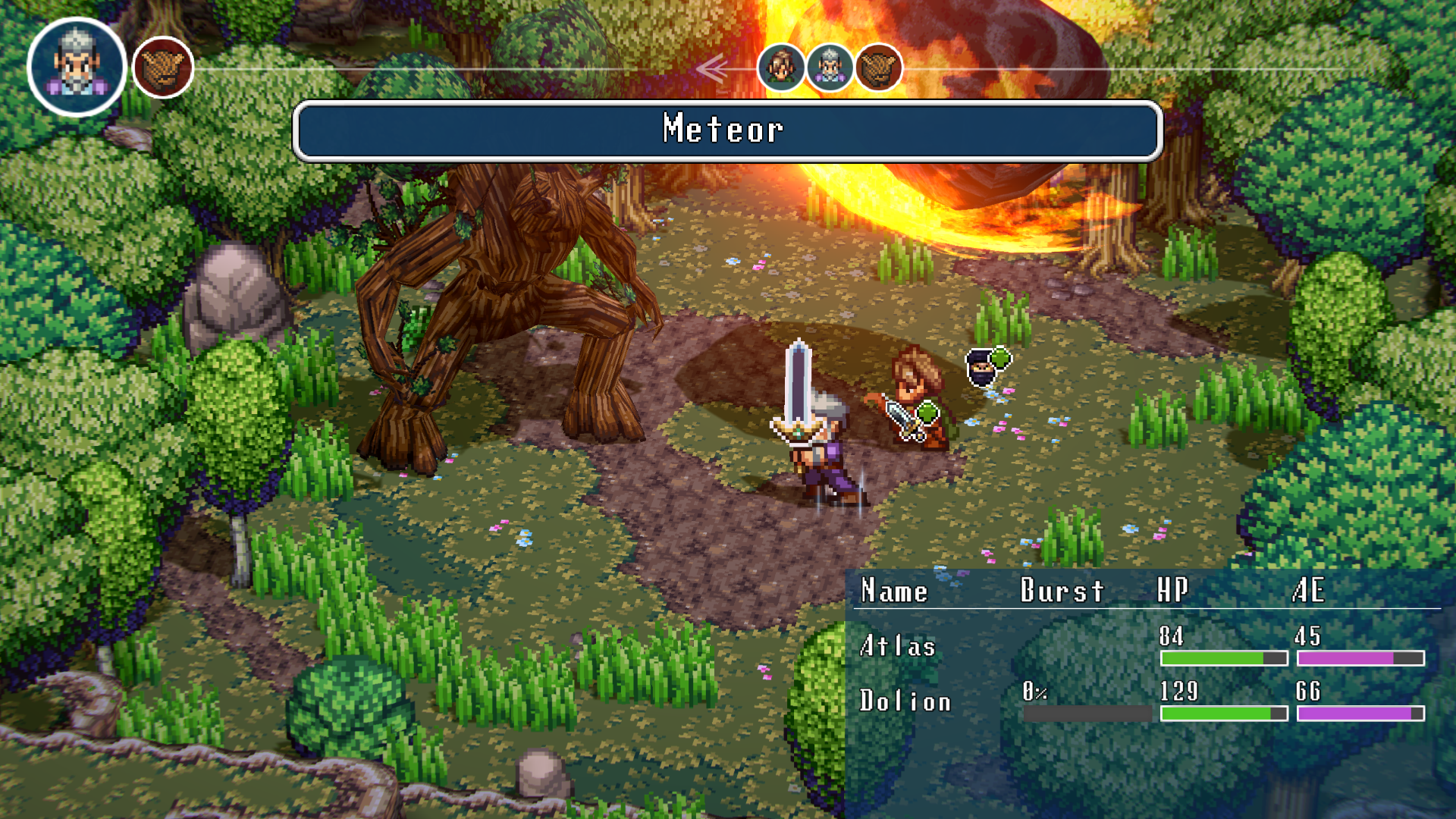Select the brown-haired hero turn queue portrait
The image size is (1456, 819).
(781, 67)
